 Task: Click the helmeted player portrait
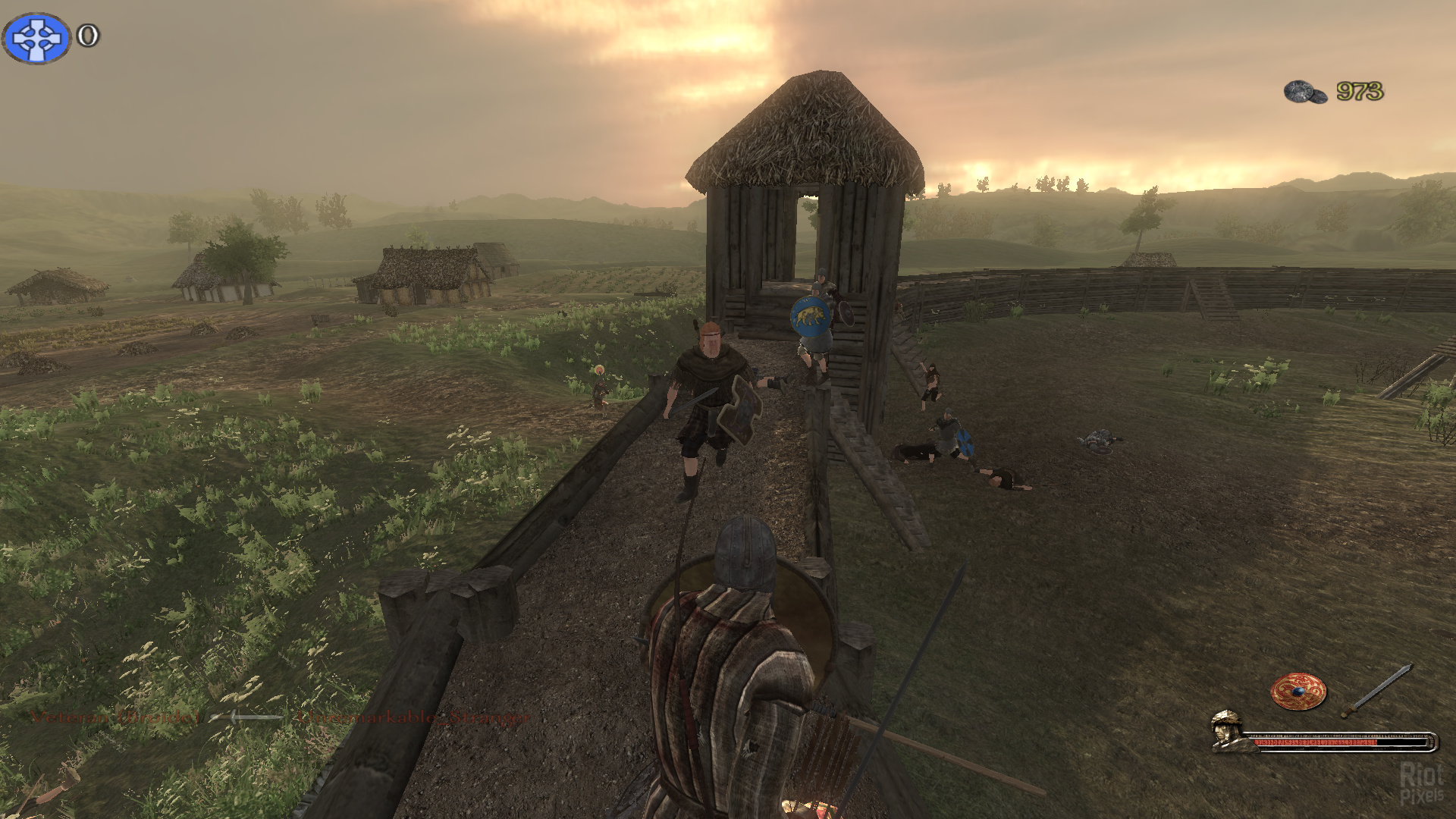point(1230,731)
